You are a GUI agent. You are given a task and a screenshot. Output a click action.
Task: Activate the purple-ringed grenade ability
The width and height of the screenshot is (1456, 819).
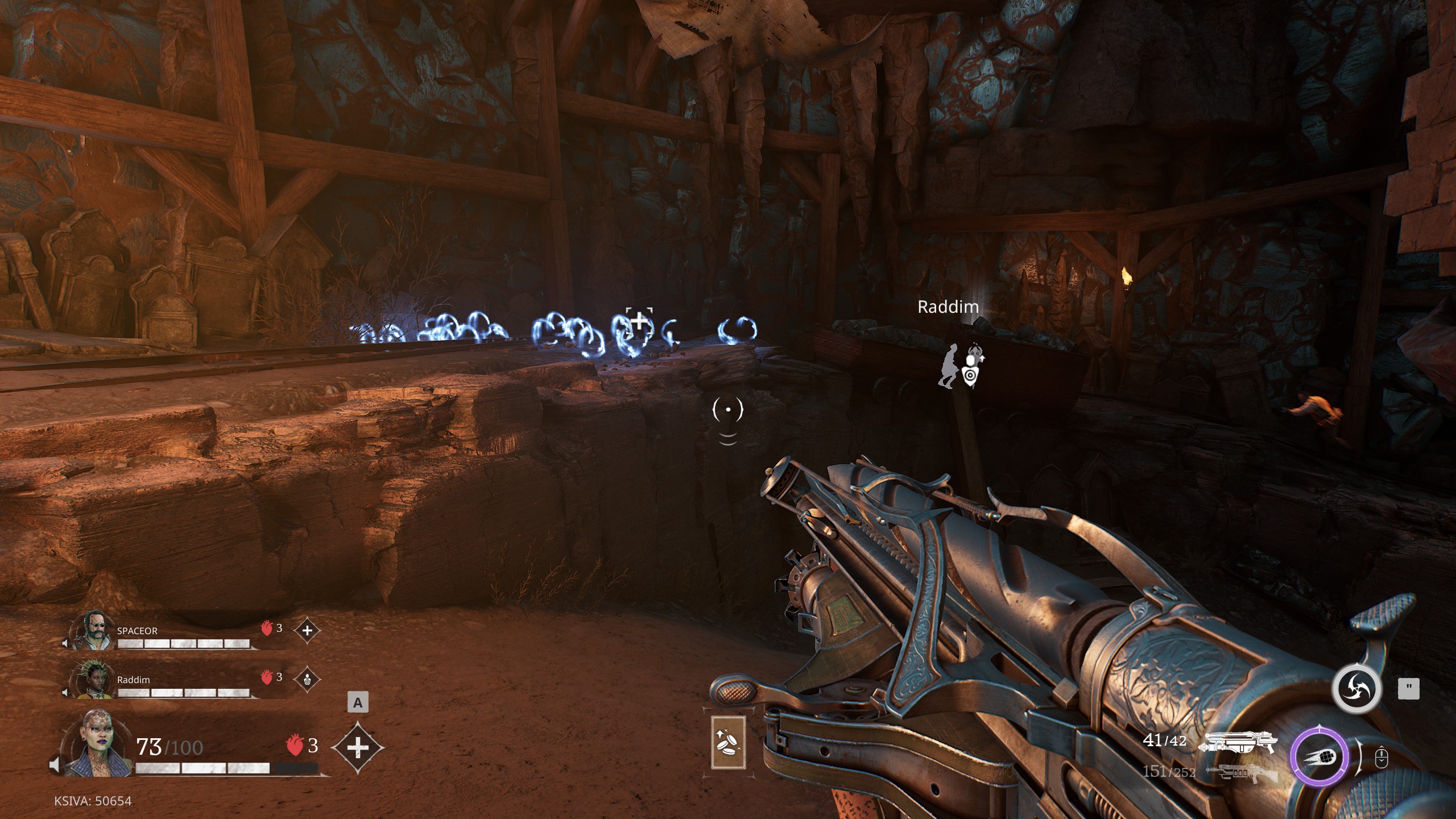[x=1318, y=757]
